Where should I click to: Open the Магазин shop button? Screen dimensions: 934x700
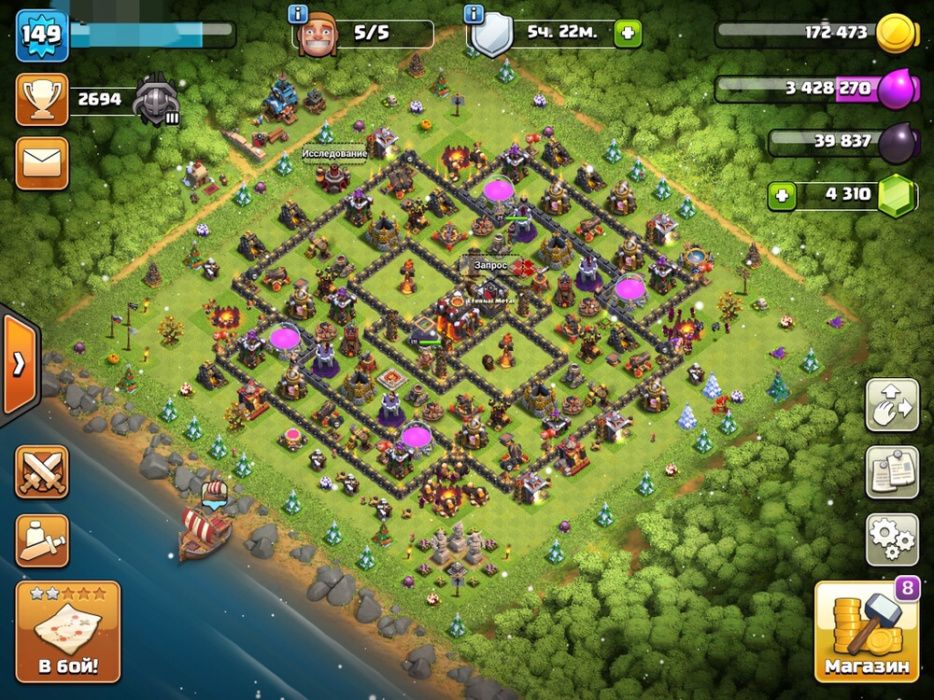pos(867,631)
